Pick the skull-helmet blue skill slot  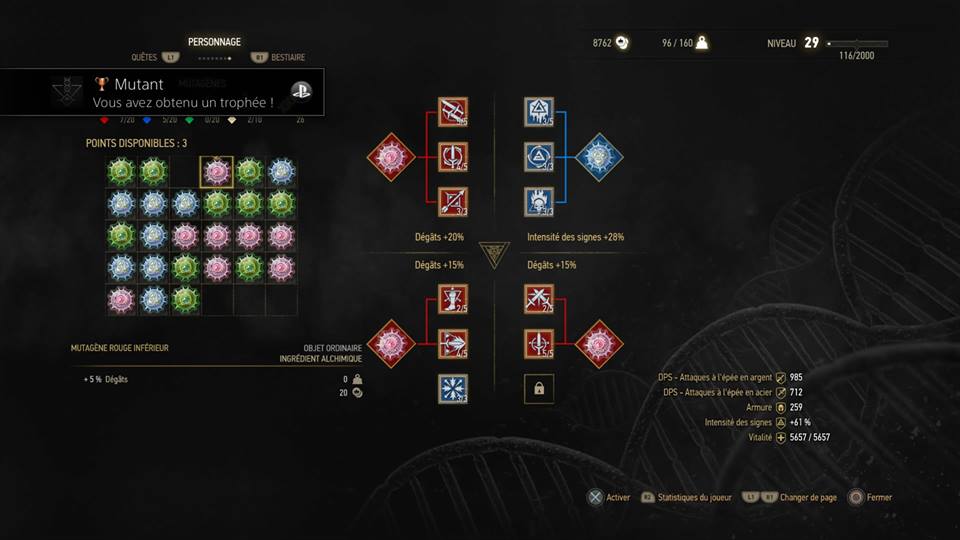click(539, 202)
